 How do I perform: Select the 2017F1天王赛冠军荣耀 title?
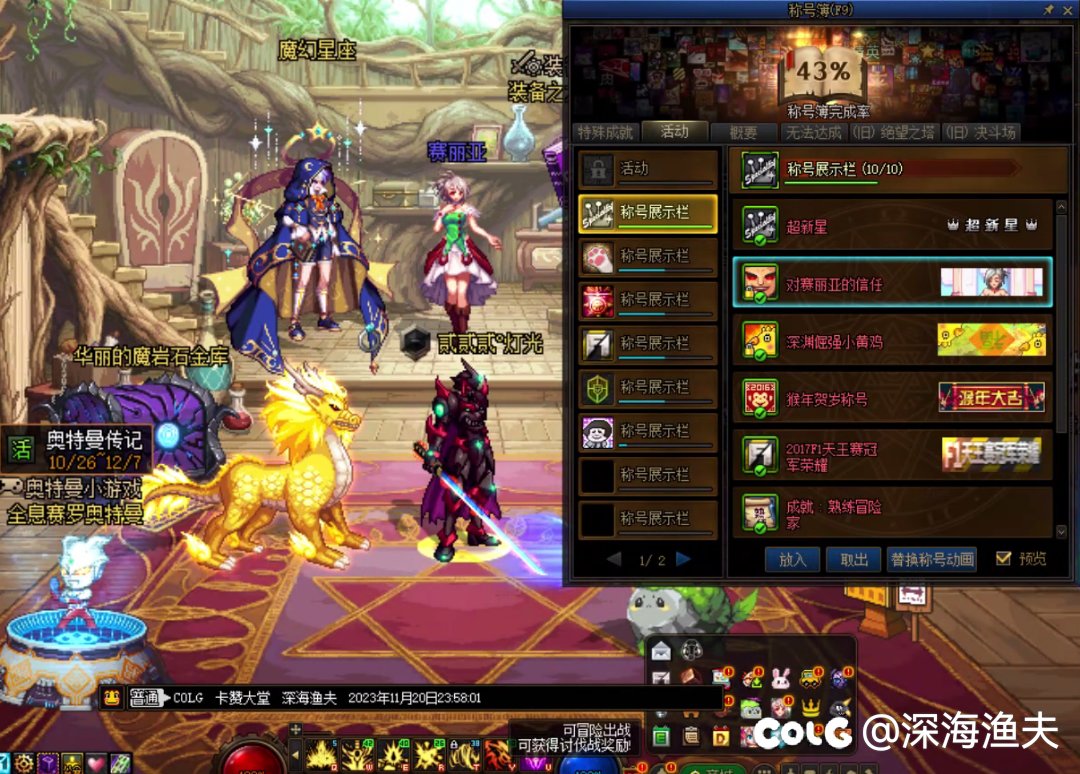(892, 455)
